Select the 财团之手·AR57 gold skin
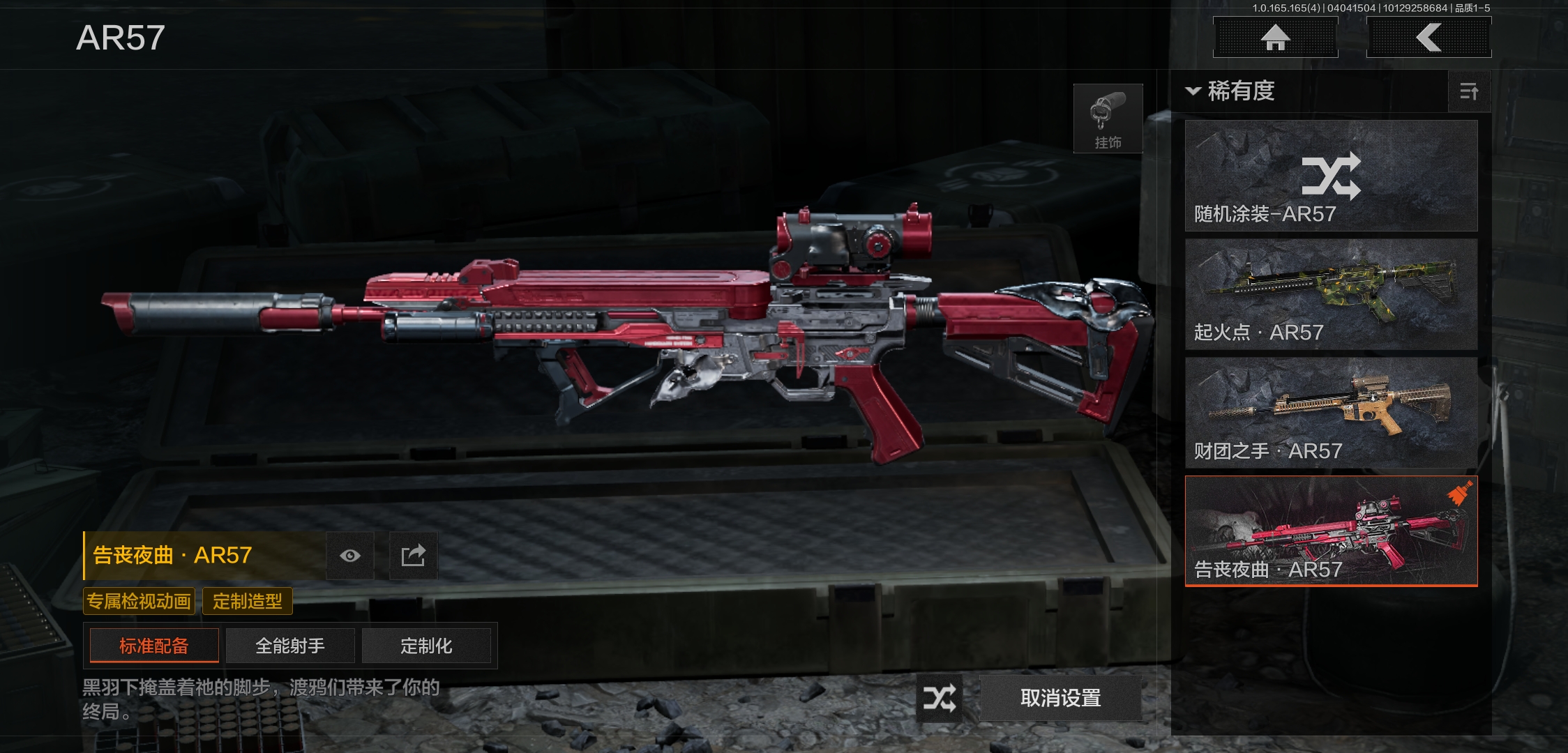Screen dimensions: 1568x753 point(1331,413)
